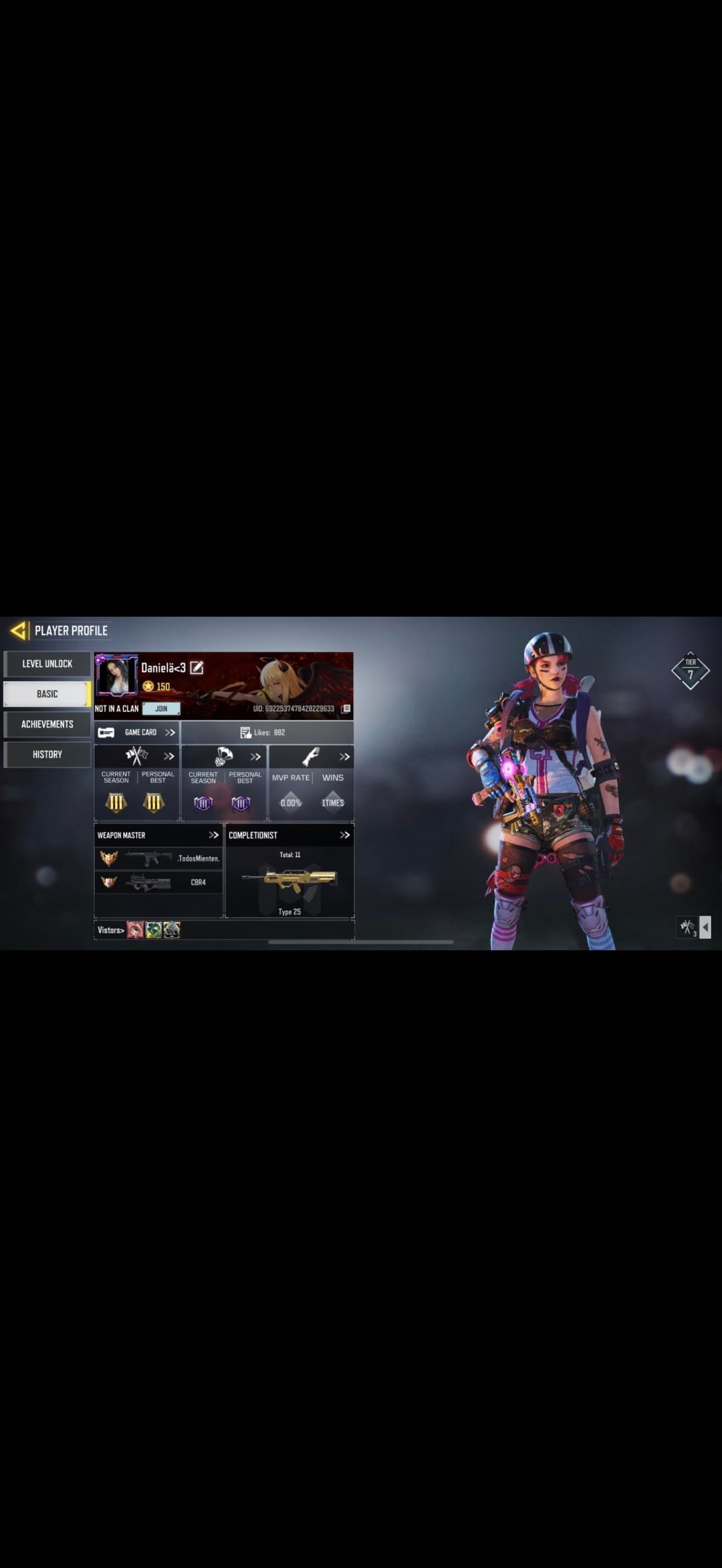Copy the UID using the copy icon
The width and height of the screenshot is (722, 1568).
pyautogui.click(x=346, y=708)
